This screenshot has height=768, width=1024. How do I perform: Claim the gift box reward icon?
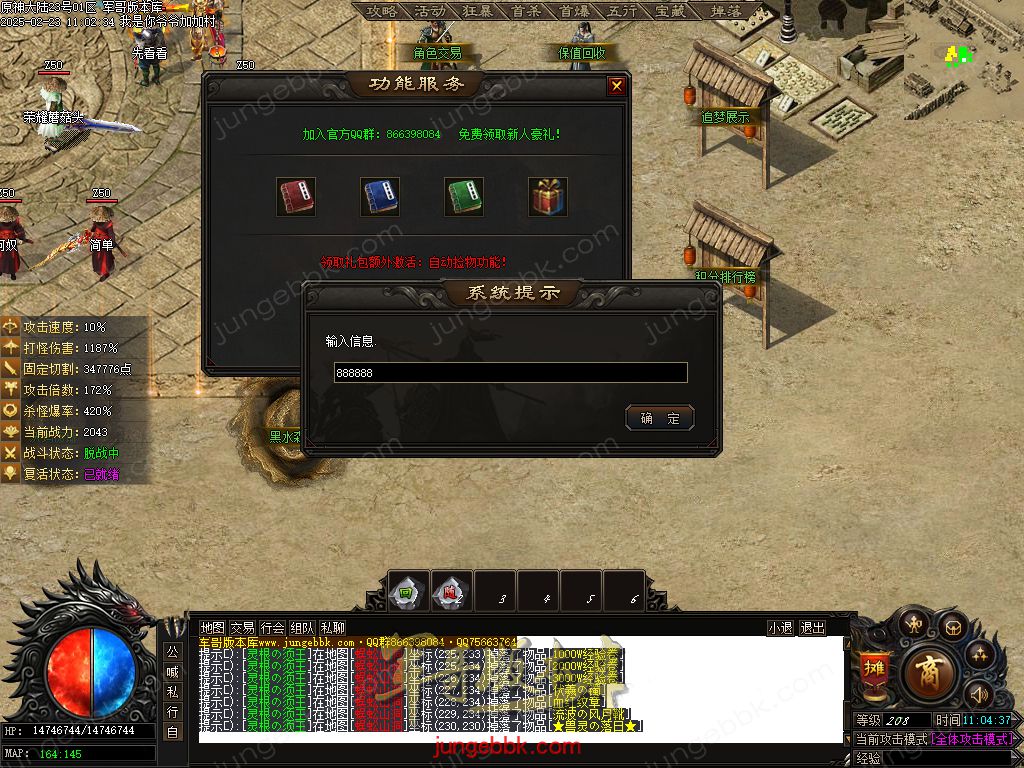pyautogui.click(x=548, y=197)
